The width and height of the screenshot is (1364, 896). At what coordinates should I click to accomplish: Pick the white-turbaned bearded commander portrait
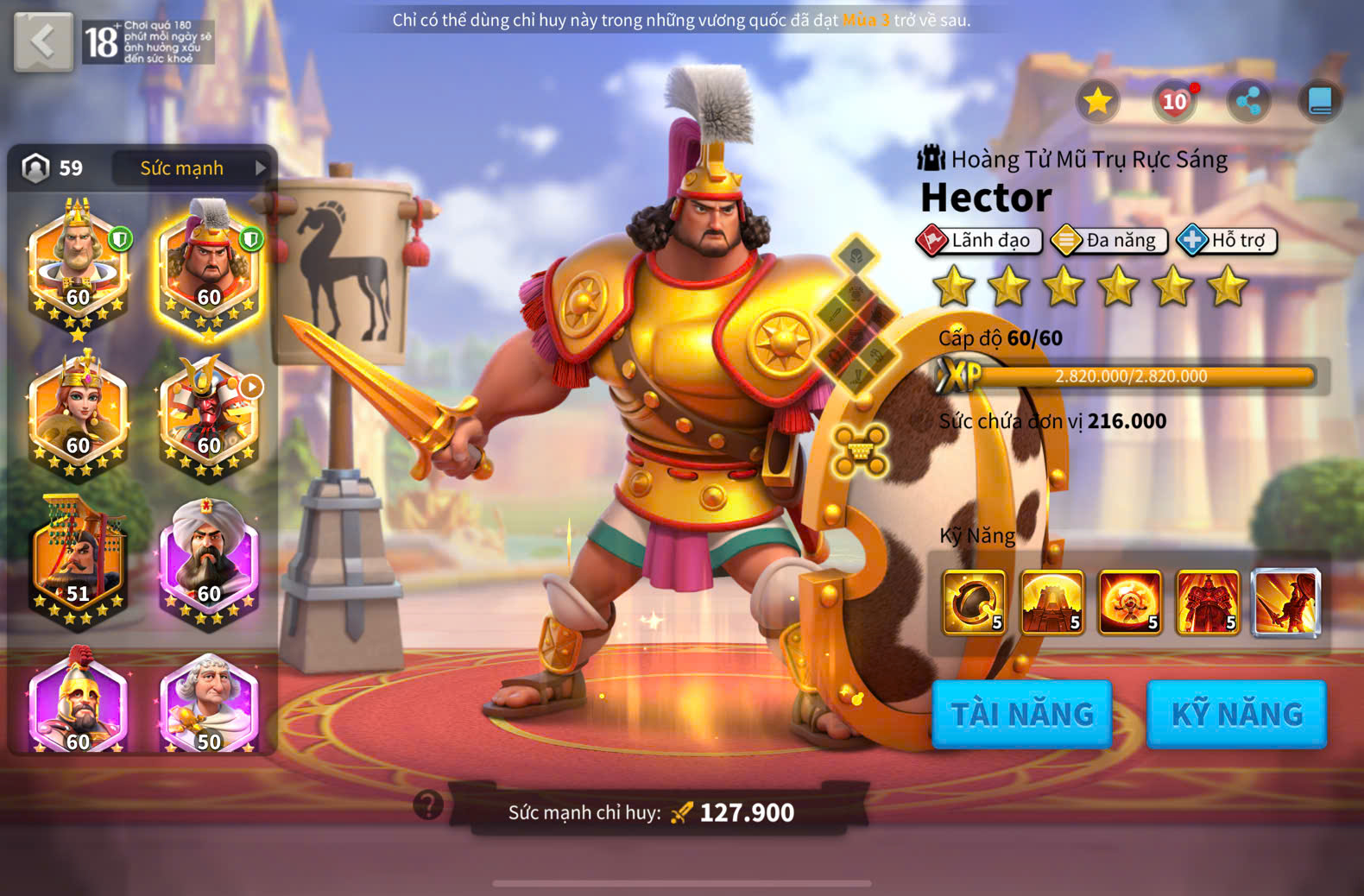209,561
